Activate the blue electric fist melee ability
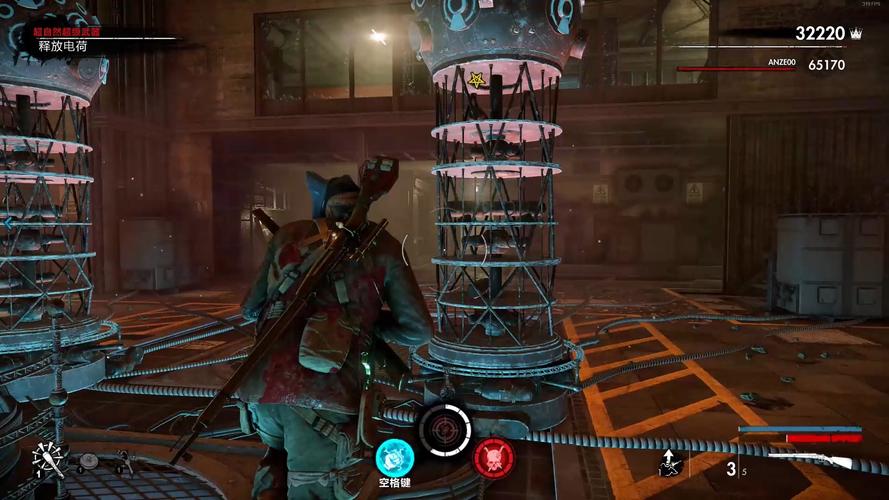Screen dimensions: 889x500 pos(394,457)
